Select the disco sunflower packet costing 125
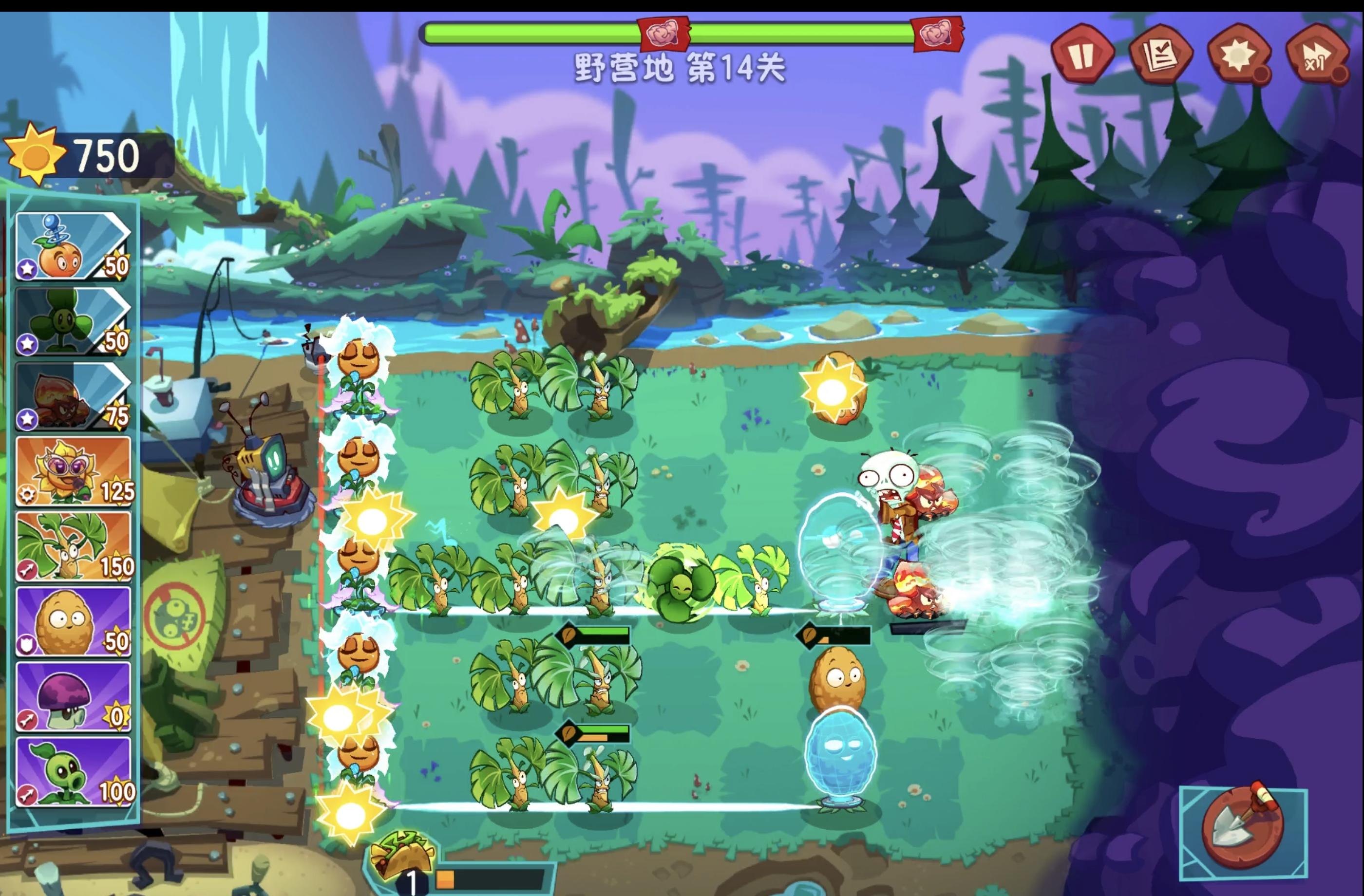 click(74, 473)
